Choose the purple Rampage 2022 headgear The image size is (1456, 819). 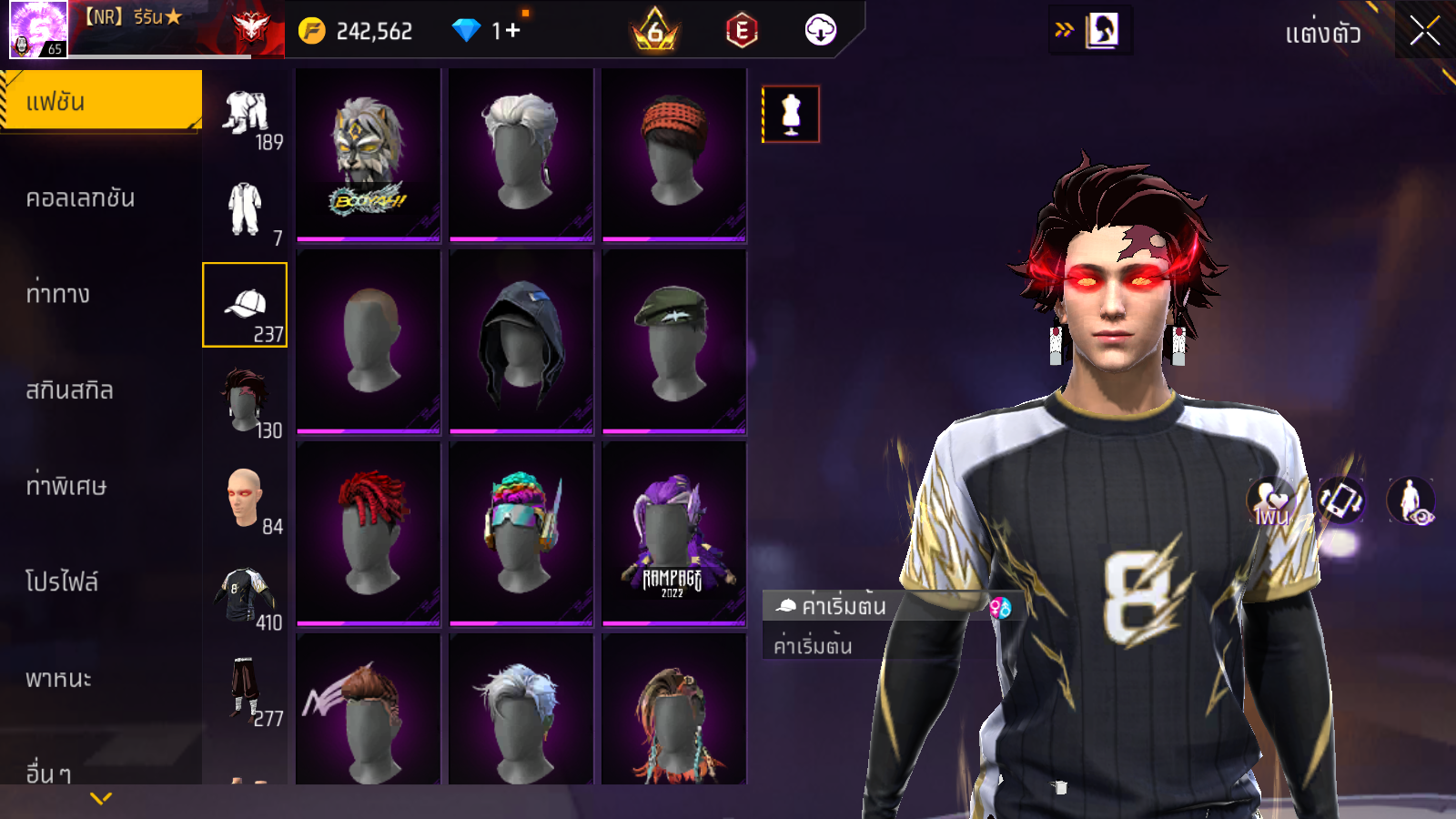pyautogui.click(x=673, y=533)
